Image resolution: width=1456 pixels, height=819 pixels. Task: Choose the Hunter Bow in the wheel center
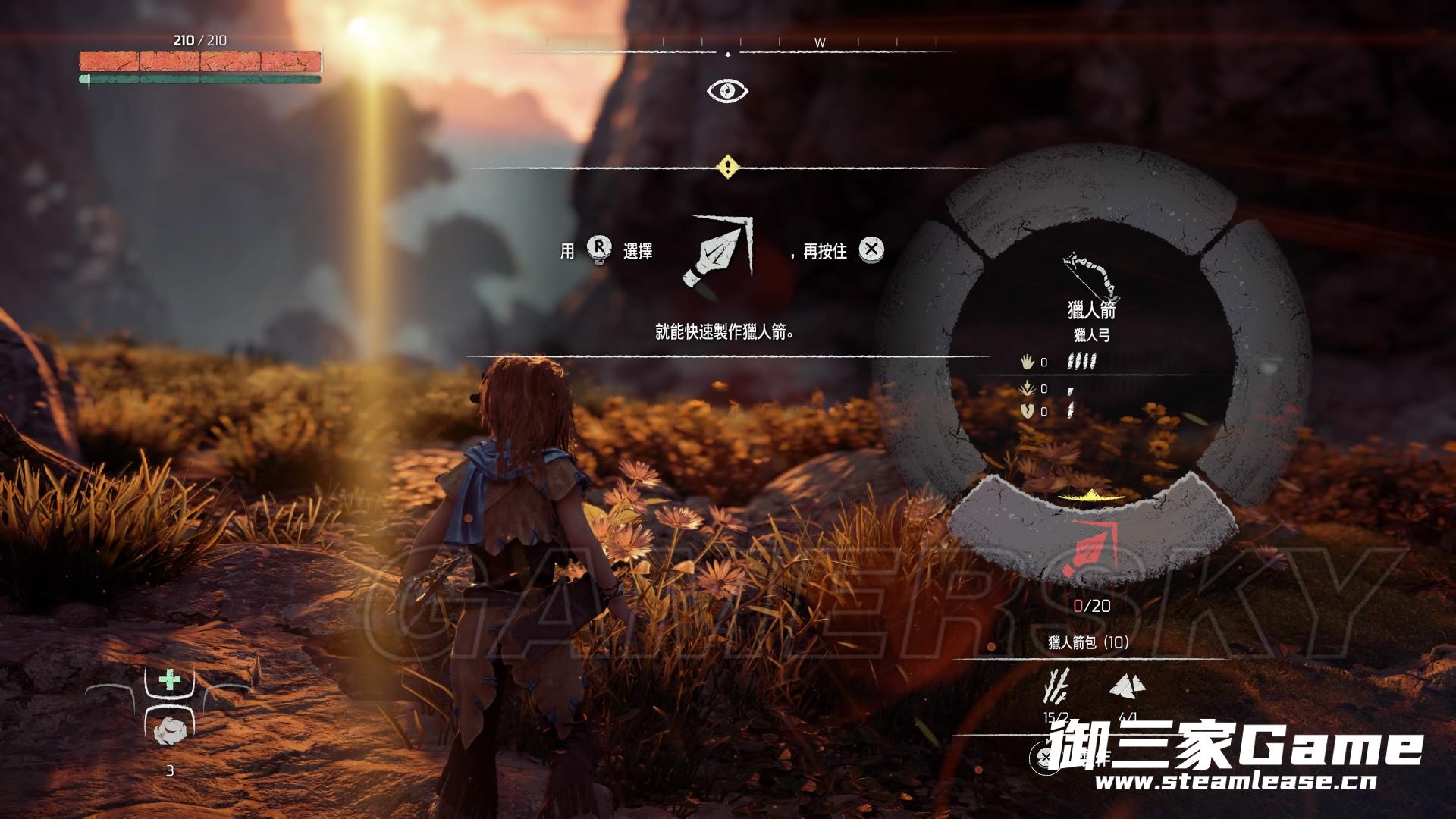pyautogui.click(x=1091, y=277)
